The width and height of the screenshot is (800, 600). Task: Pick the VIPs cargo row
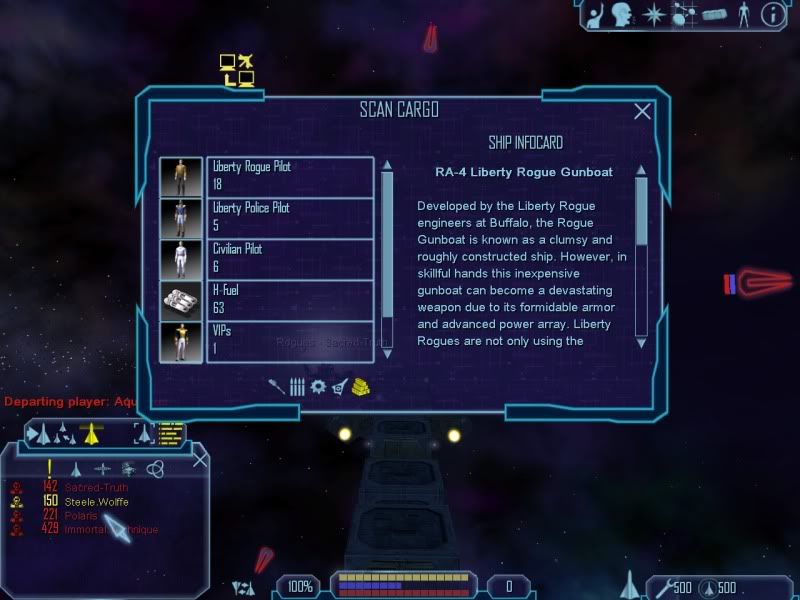[x=288, y=341]
